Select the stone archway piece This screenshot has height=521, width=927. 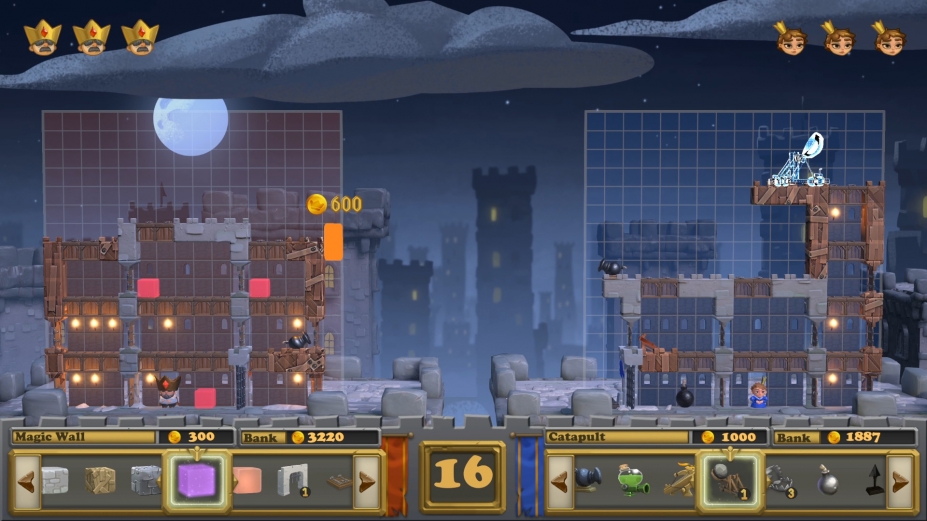292,480
